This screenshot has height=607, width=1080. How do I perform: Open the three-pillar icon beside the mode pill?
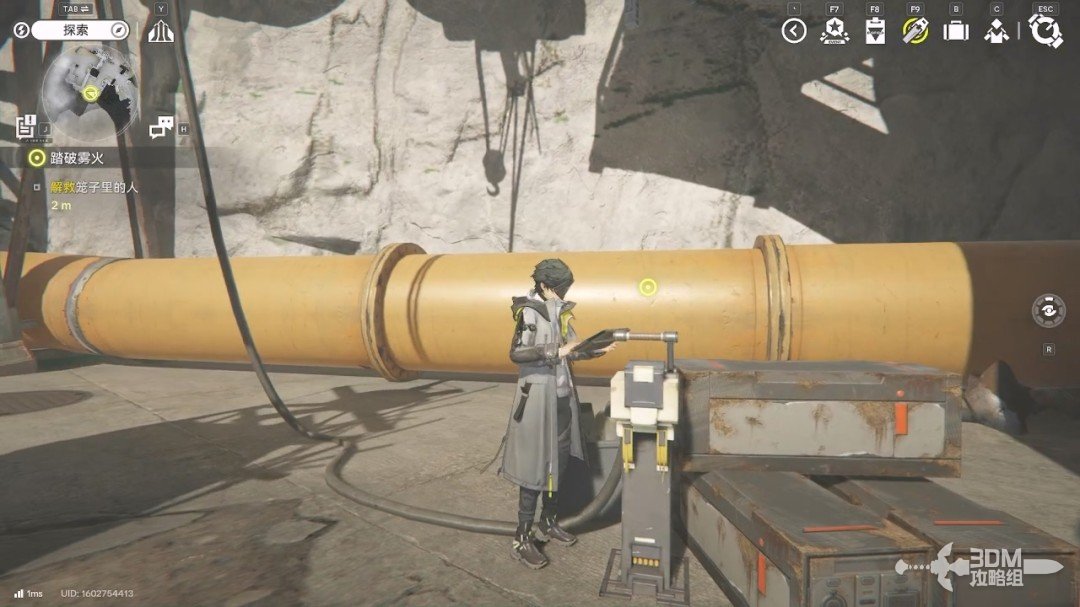click(161, 31)
